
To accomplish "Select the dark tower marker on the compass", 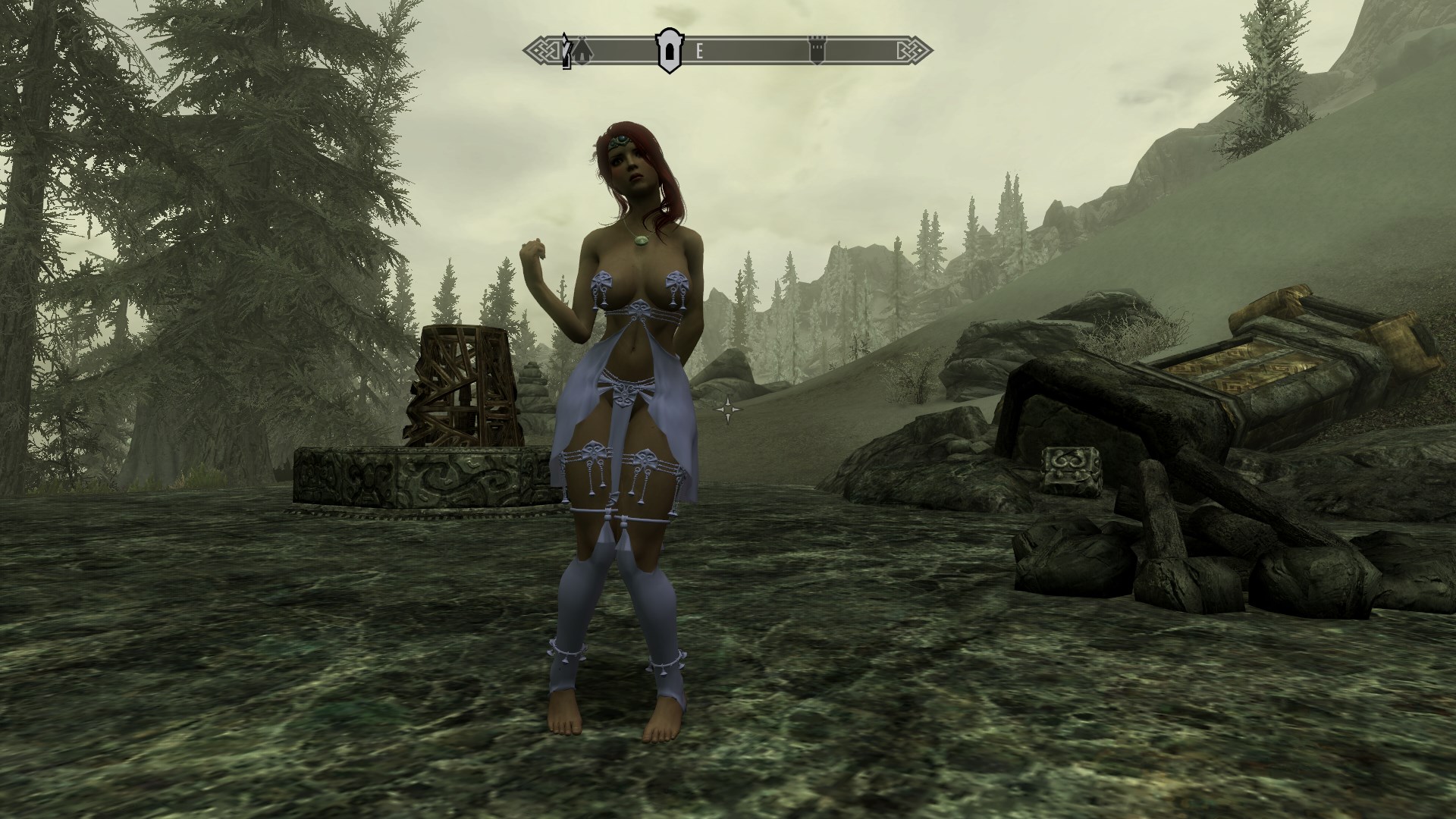I will [x=817, y=52].
